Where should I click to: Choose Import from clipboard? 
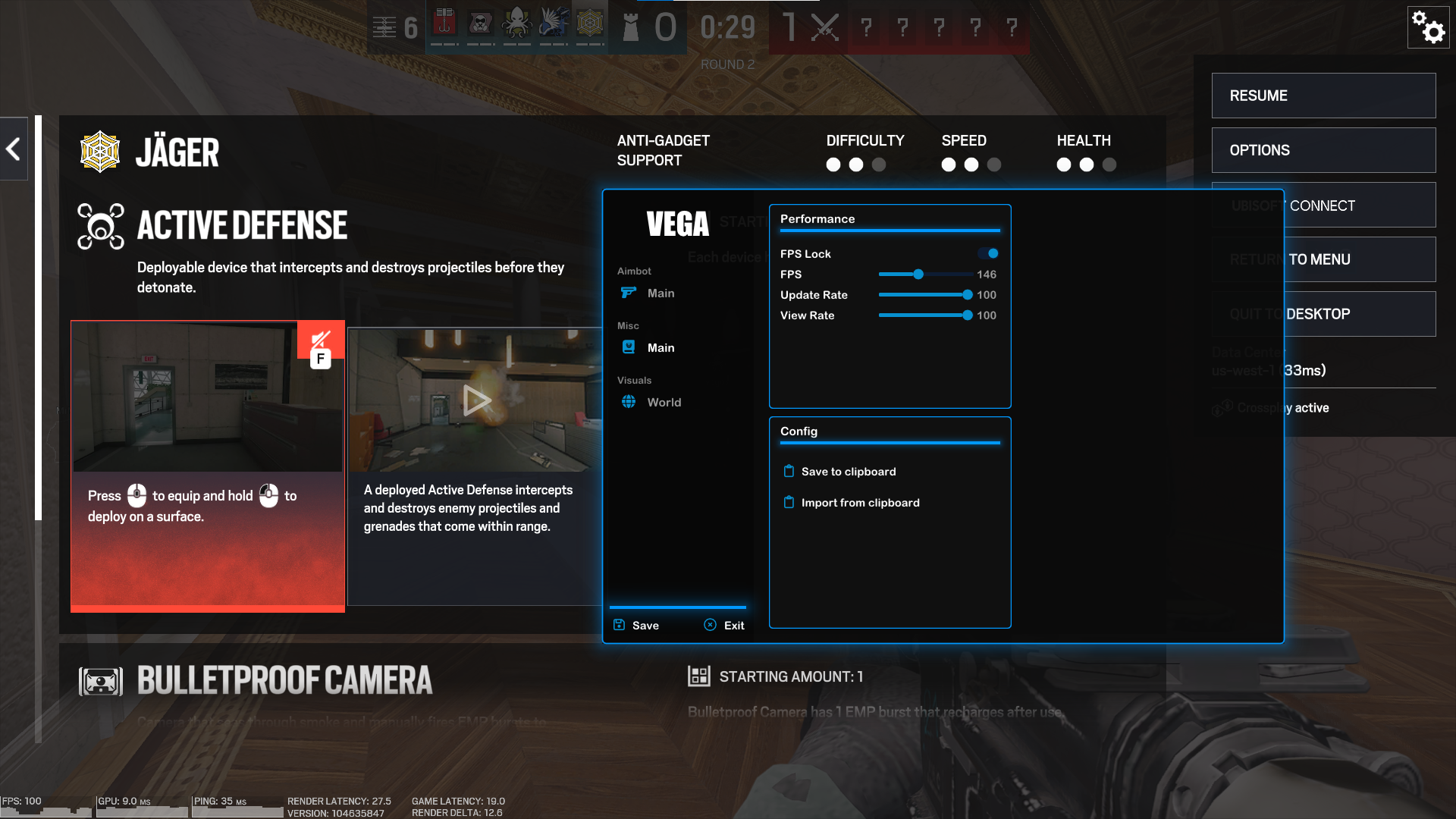860,503
